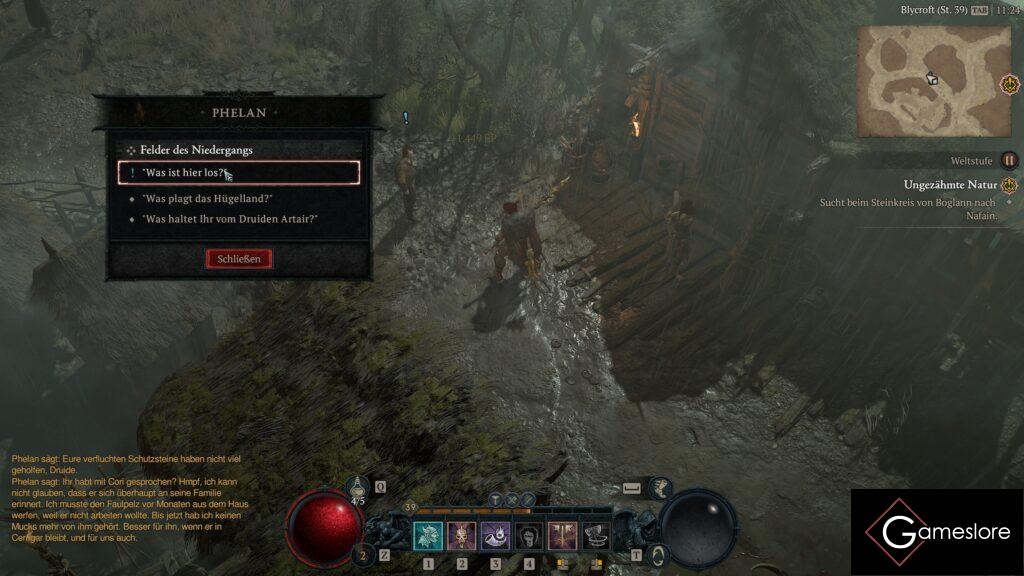Viewport: 1024px width, 576px height.
Task: Activate the anvil skill in the last slot
Action: 596,537
